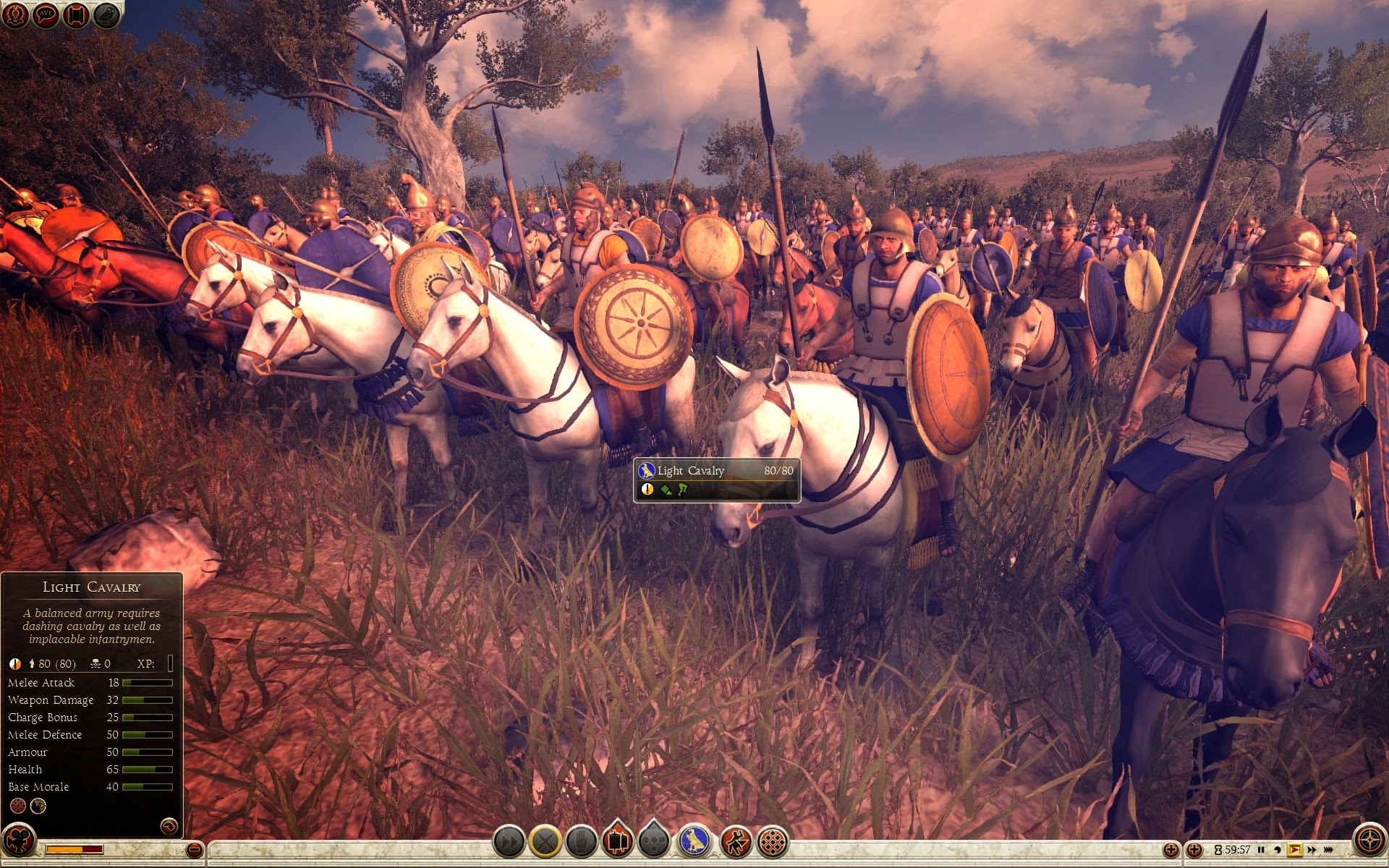
Task: Open the shapes special abilities button
Action: click(x=654, y=842)
